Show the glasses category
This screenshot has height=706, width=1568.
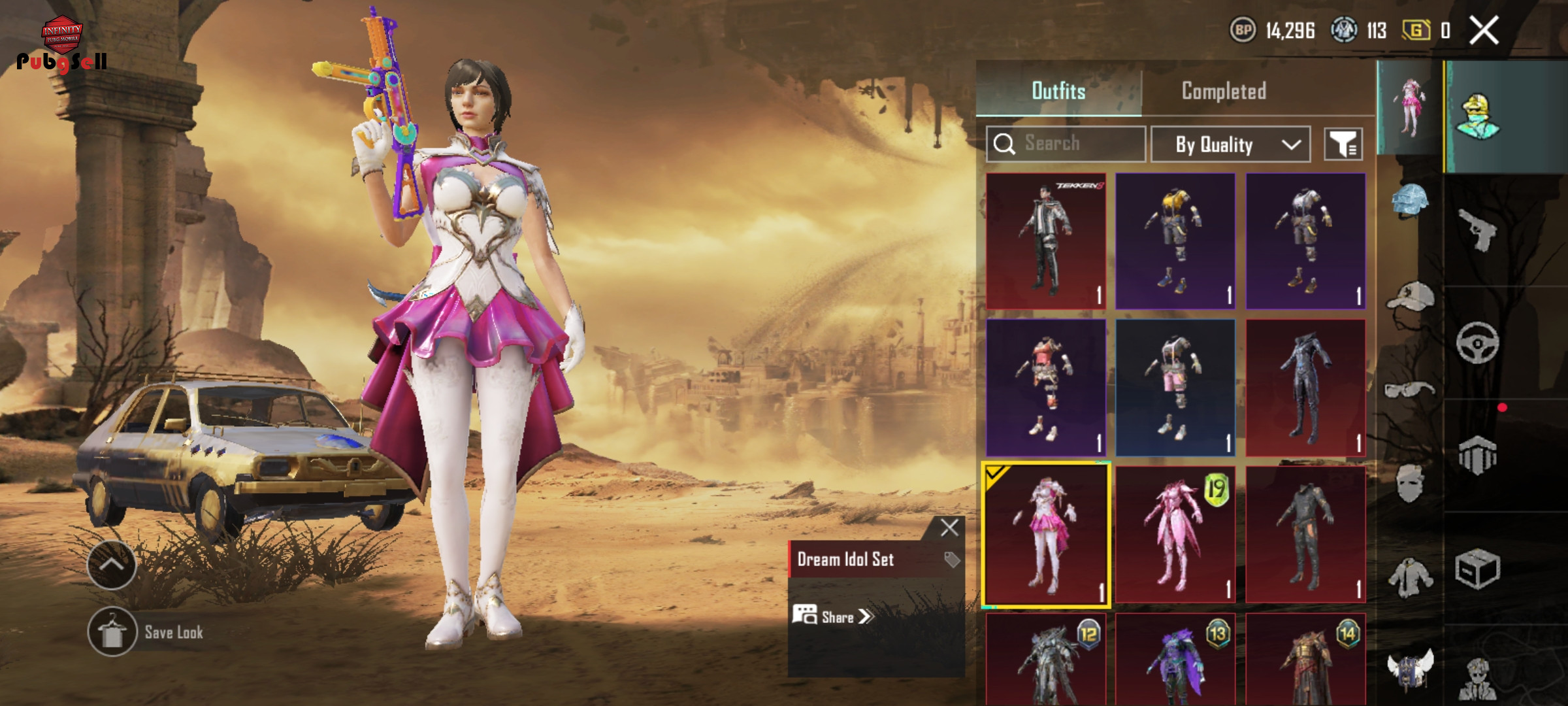pyautogui.click(x=1409, y=390)
